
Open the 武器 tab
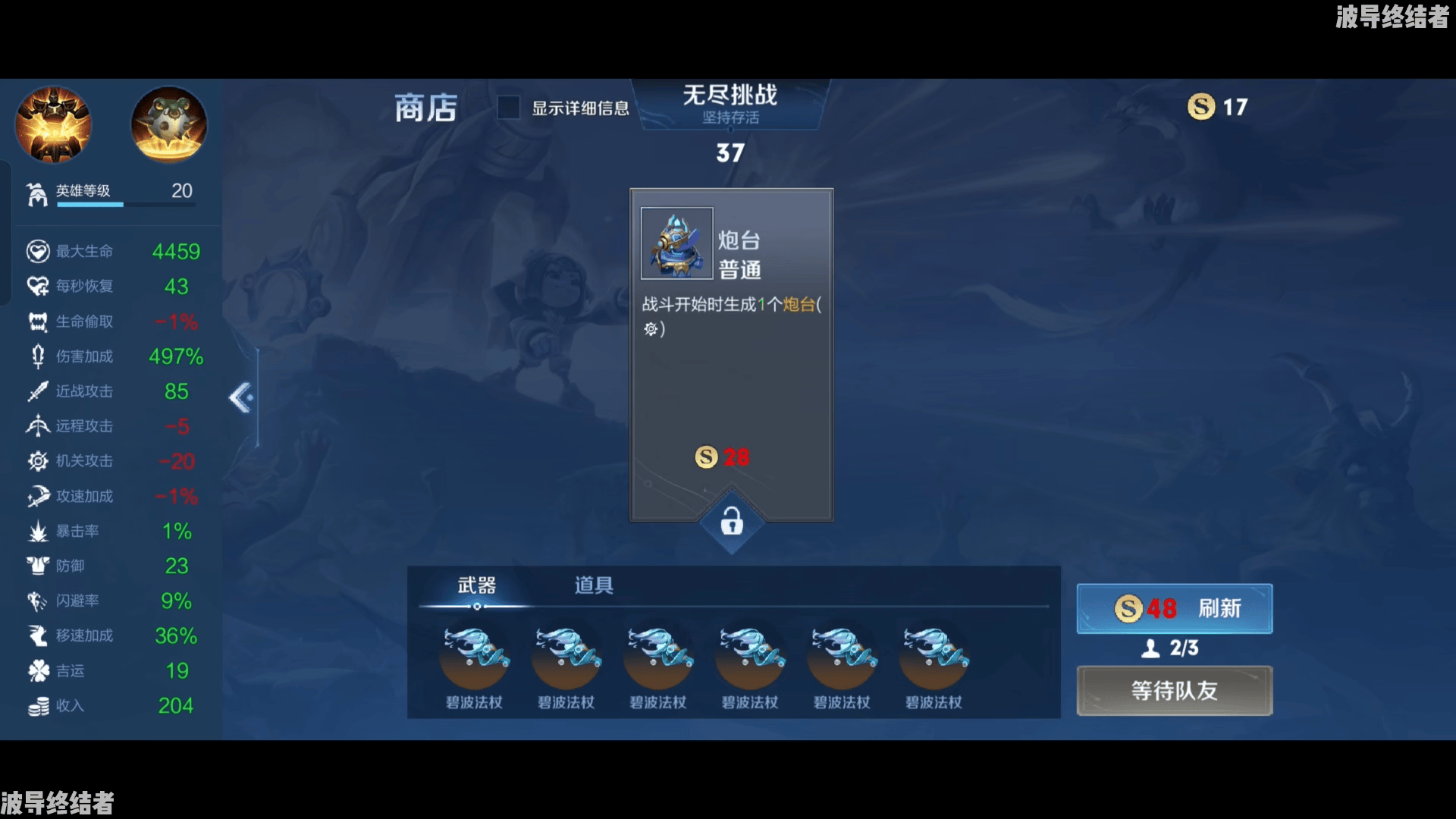click(x=476, y=585)
